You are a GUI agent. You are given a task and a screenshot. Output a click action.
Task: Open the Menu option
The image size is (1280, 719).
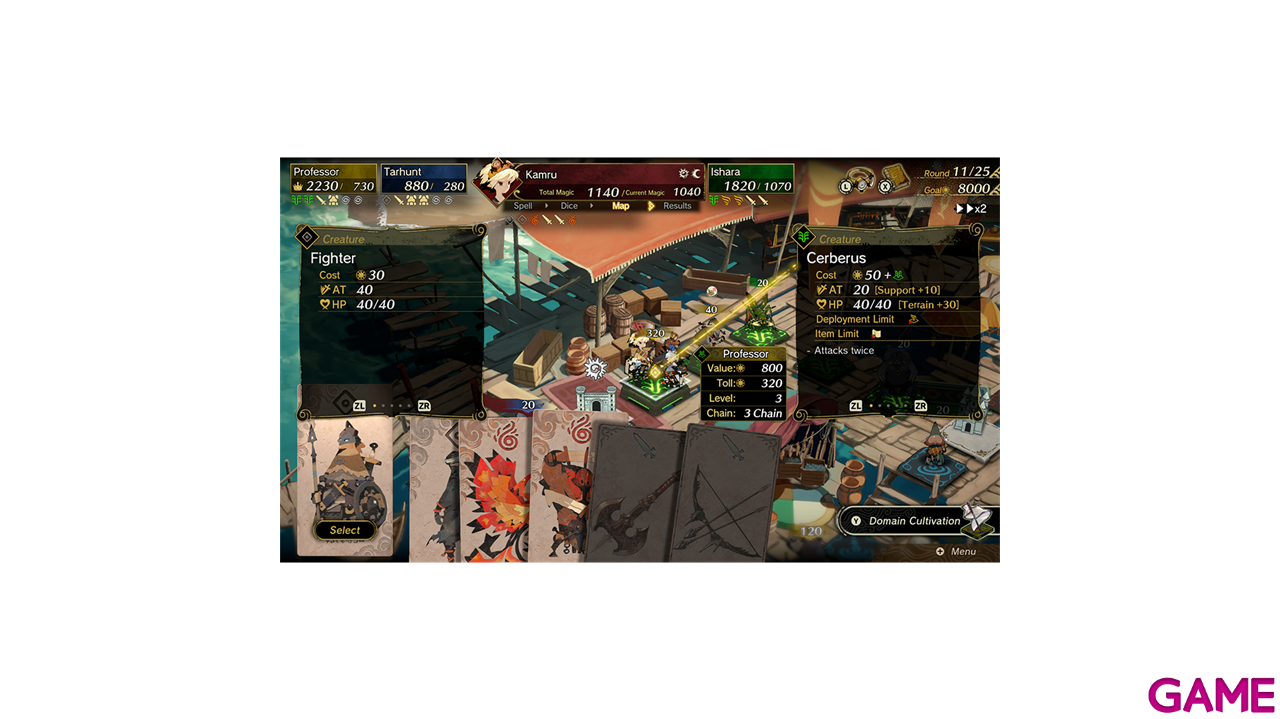coord(956,552)
